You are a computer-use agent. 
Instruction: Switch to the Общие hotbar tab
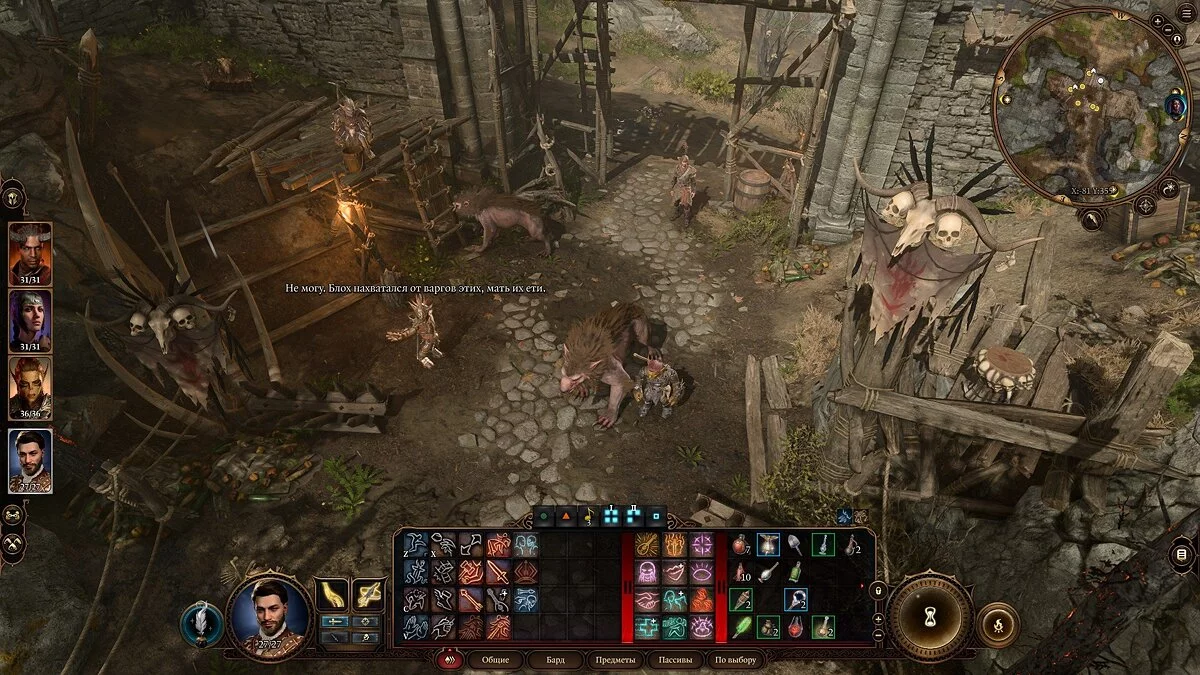point(495,660)
